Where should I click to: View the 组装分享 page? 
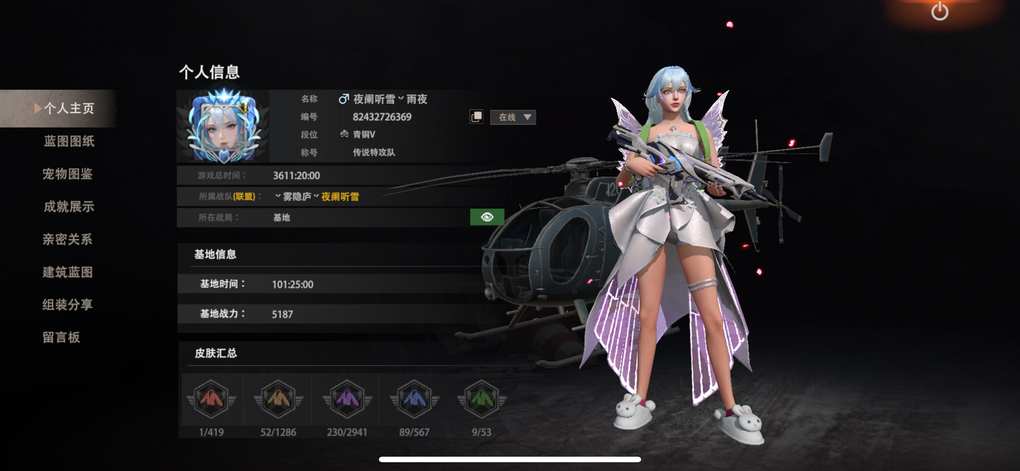pos(68,304)
